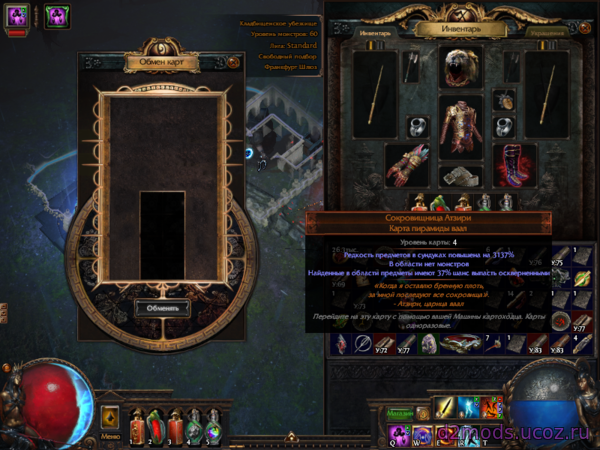Open the green Магазин shop button
The image size is (600, 450).
point(399,411)
